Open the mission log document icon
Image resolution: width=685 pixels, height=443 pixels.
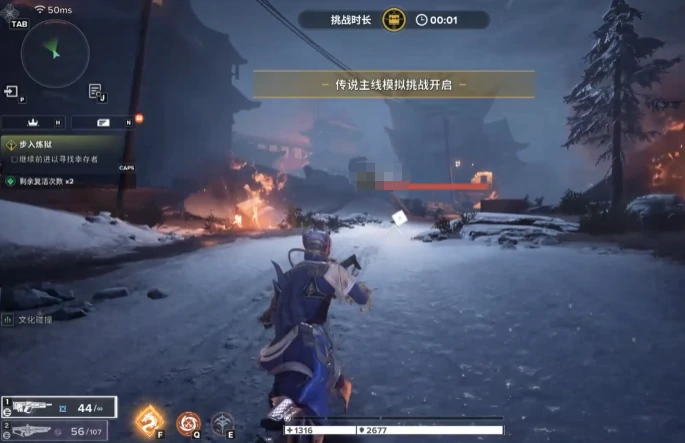pyautogui.click(x=95, y=92)
